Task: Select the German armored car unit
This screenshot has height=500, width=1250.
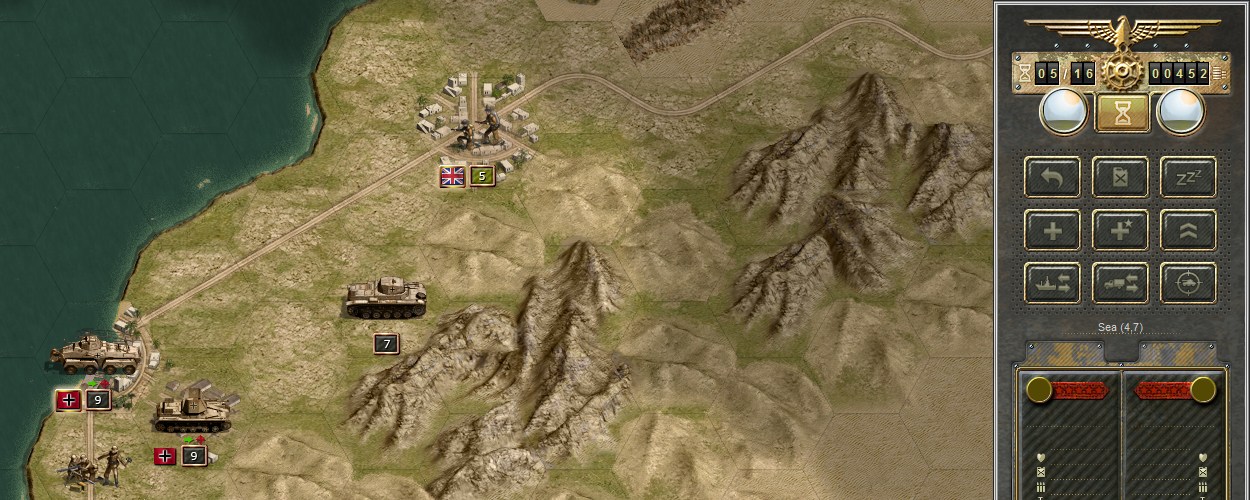Action: pyautogui.click(x=96, y=354)
